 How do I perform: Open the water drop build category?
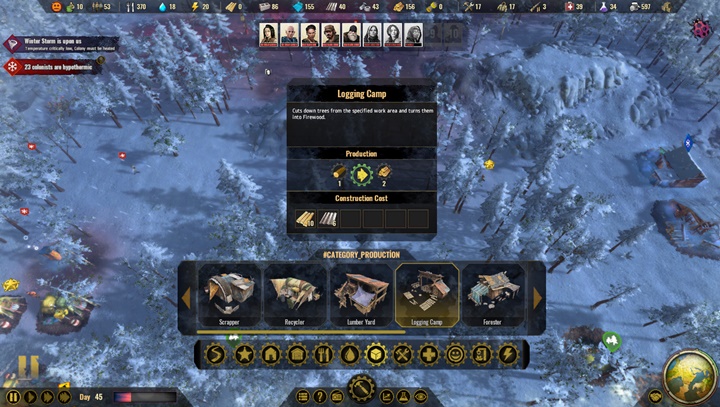tap(349, 354)
